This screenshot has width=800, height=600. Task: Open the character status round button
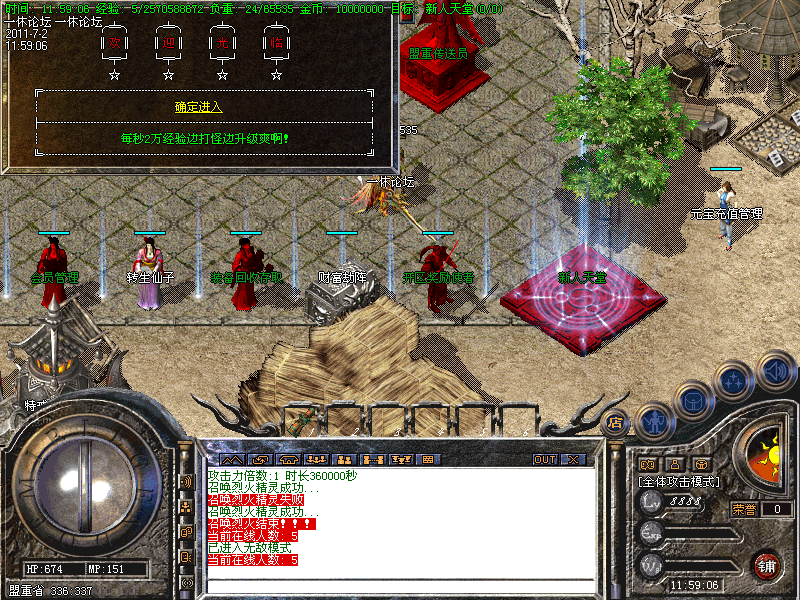[x=654, y=420]
